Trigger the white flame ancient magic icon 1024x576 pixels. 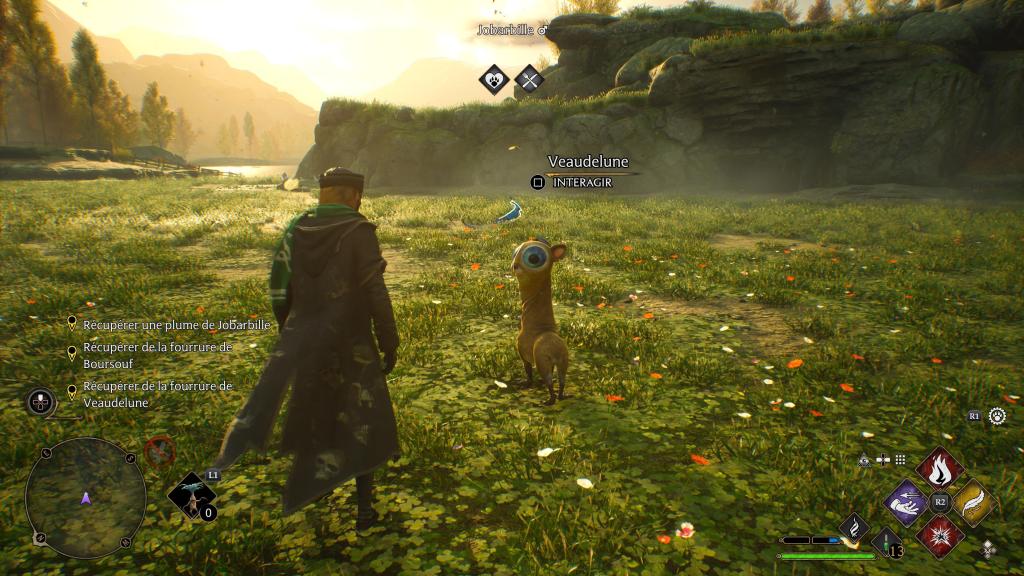pos(853,527)
